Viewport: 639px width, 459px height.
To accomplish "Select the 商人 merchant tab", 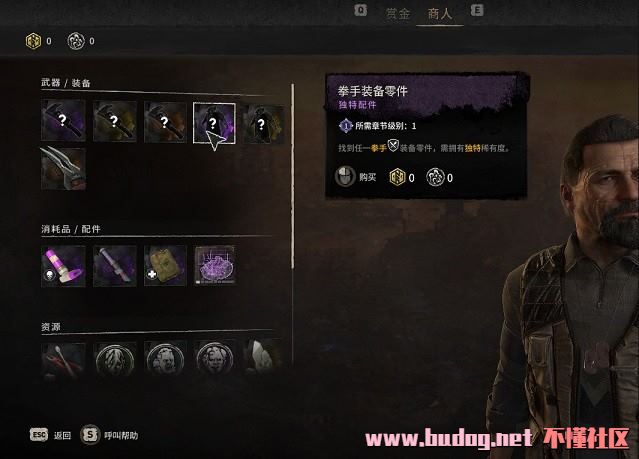I will click(440, 13).
